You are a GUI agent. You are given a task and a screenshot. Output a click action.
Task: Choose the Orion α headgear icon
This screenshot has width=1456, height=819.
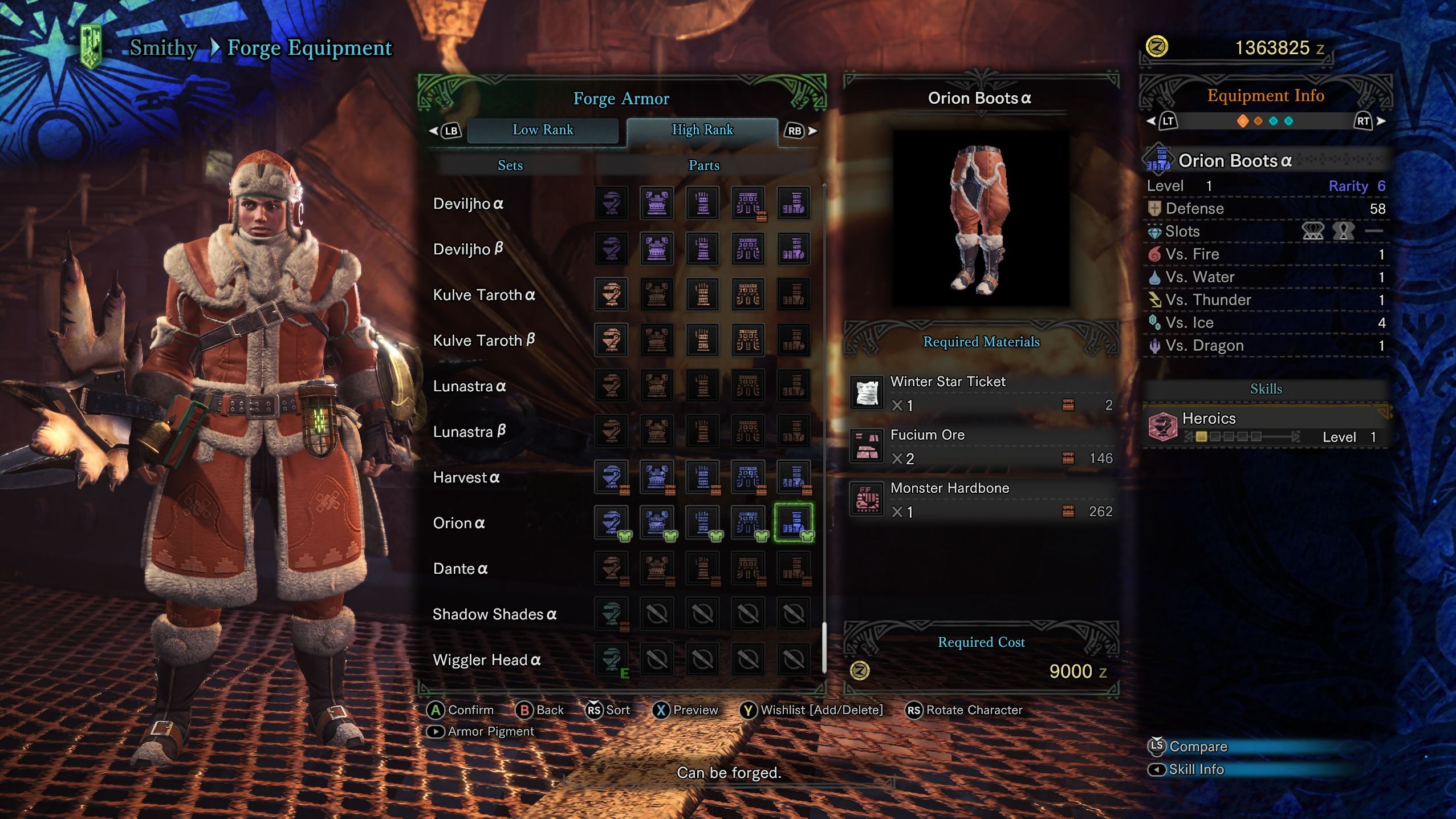click(x=611, y=522)
